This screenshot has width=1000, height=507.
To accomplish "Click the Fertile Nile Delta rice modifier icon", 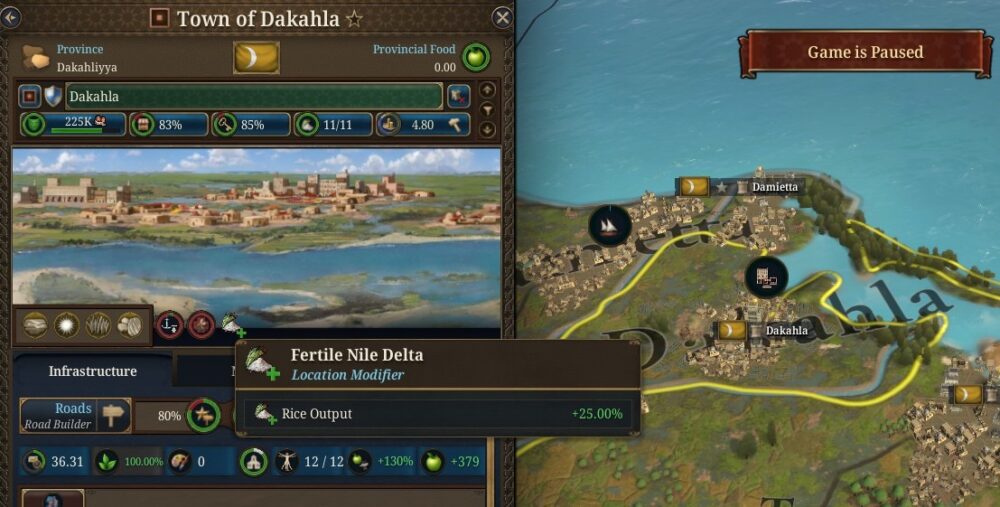I will [233, 324].
